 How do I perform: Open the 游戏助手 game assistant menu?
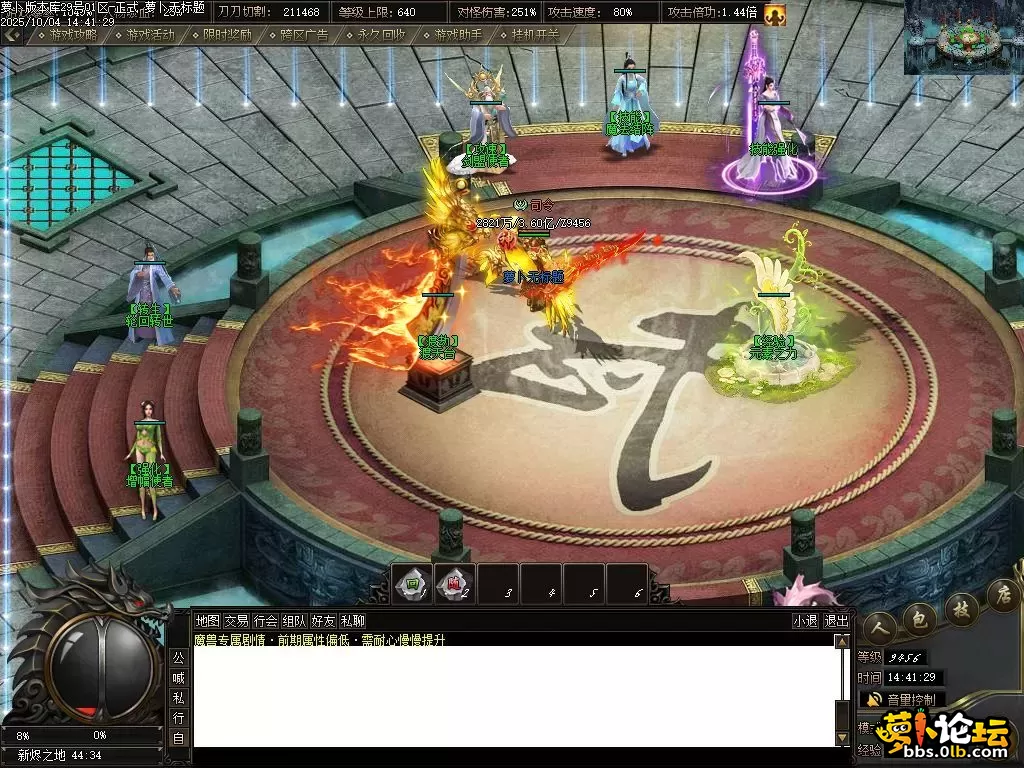pos(458,34)
